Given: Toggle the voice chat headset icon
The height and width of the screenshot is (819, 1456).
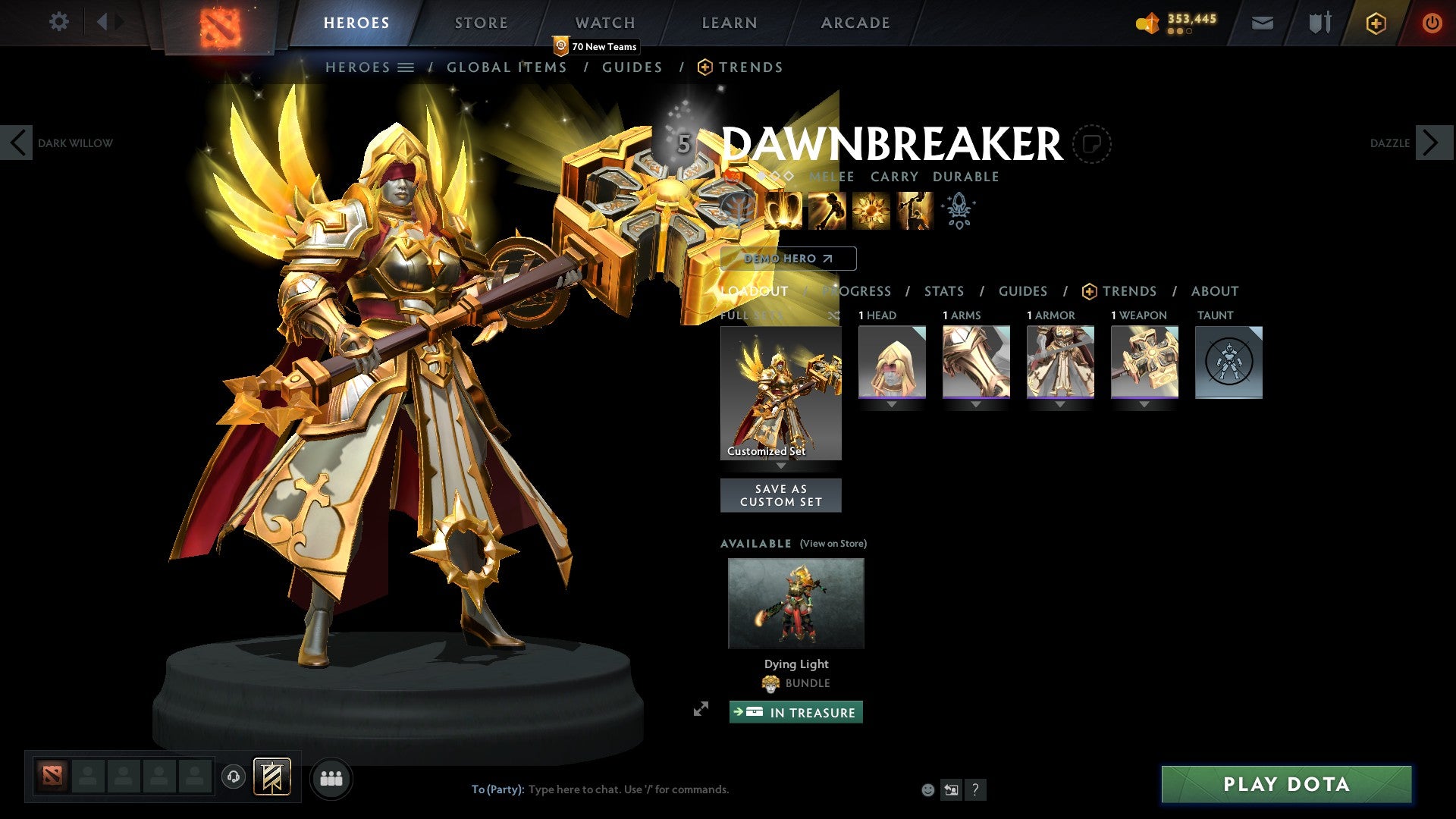Looking at the screenshot, I should [x=234, y=778].
